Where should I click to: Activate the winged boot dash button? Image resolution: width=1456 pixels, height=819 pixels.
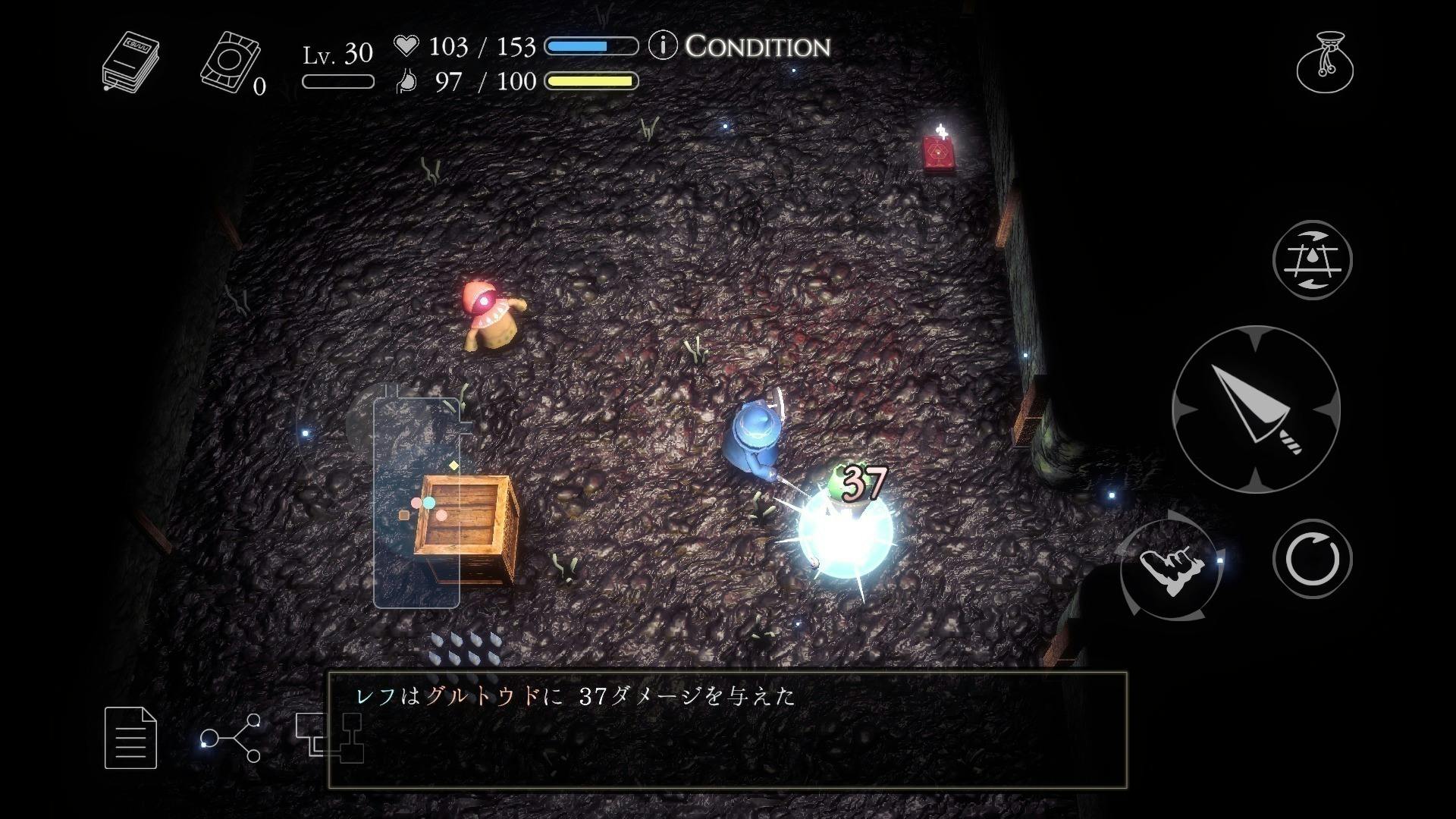coord(1172,568)
